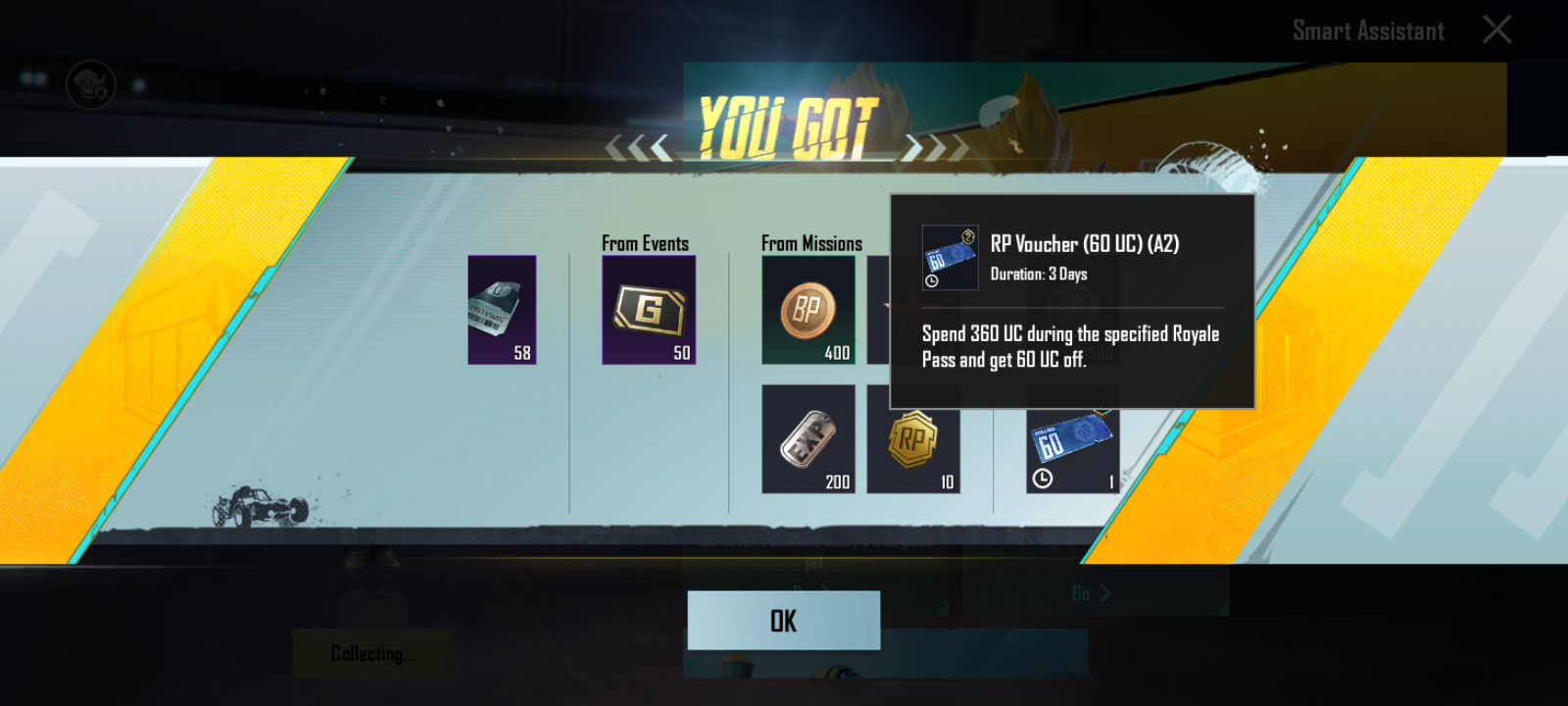The width and height of the screenshot is (1568, 706).
Task: Close the rewards screen with the X
Action: tap(1497, 29)
